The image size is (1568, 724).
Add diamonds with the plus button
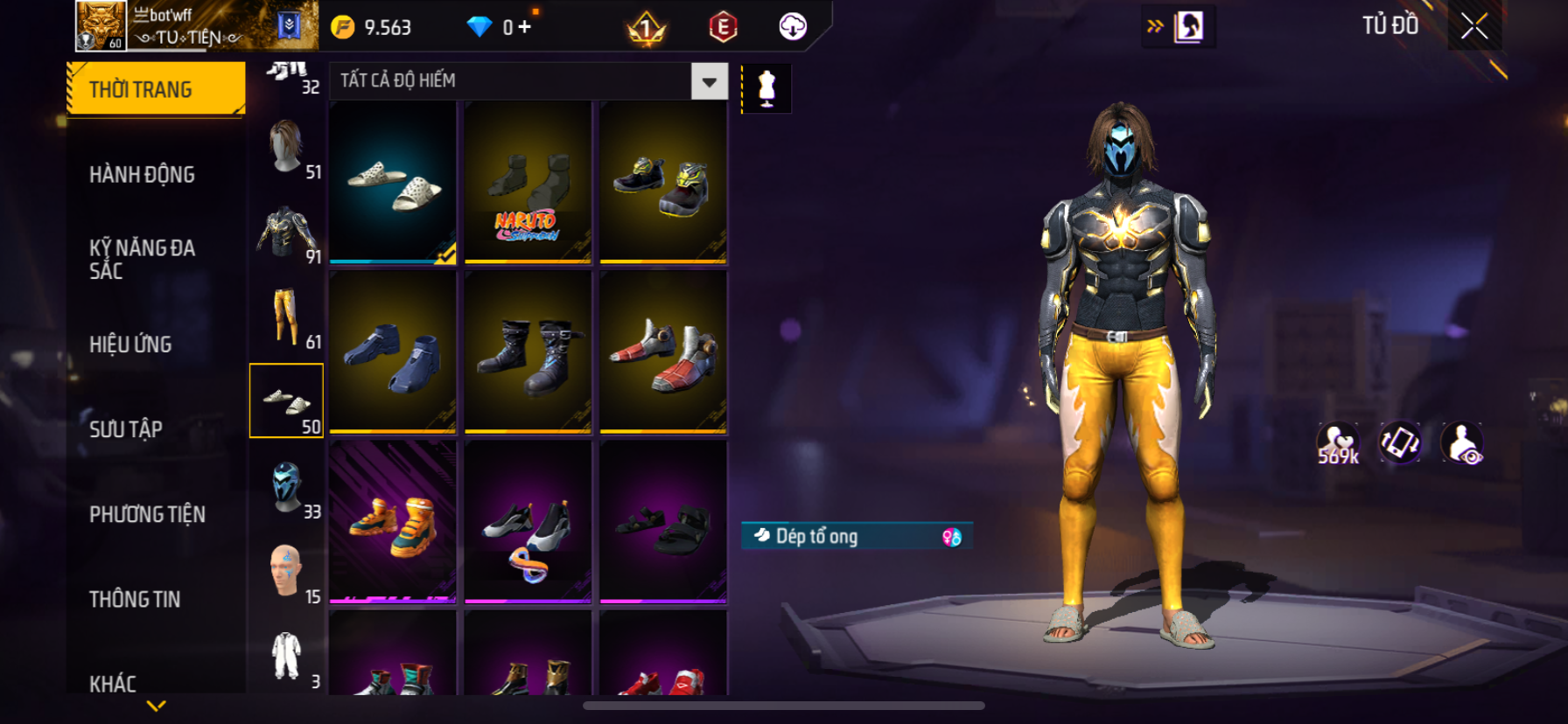[524, 27]
